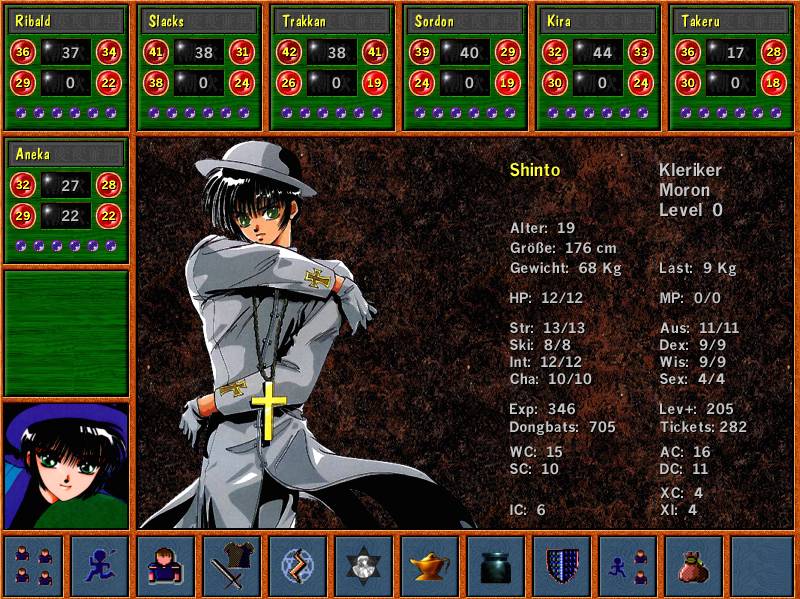The image size is (800, 599).
Task: Activate the running figure icon
Action: 100,566
